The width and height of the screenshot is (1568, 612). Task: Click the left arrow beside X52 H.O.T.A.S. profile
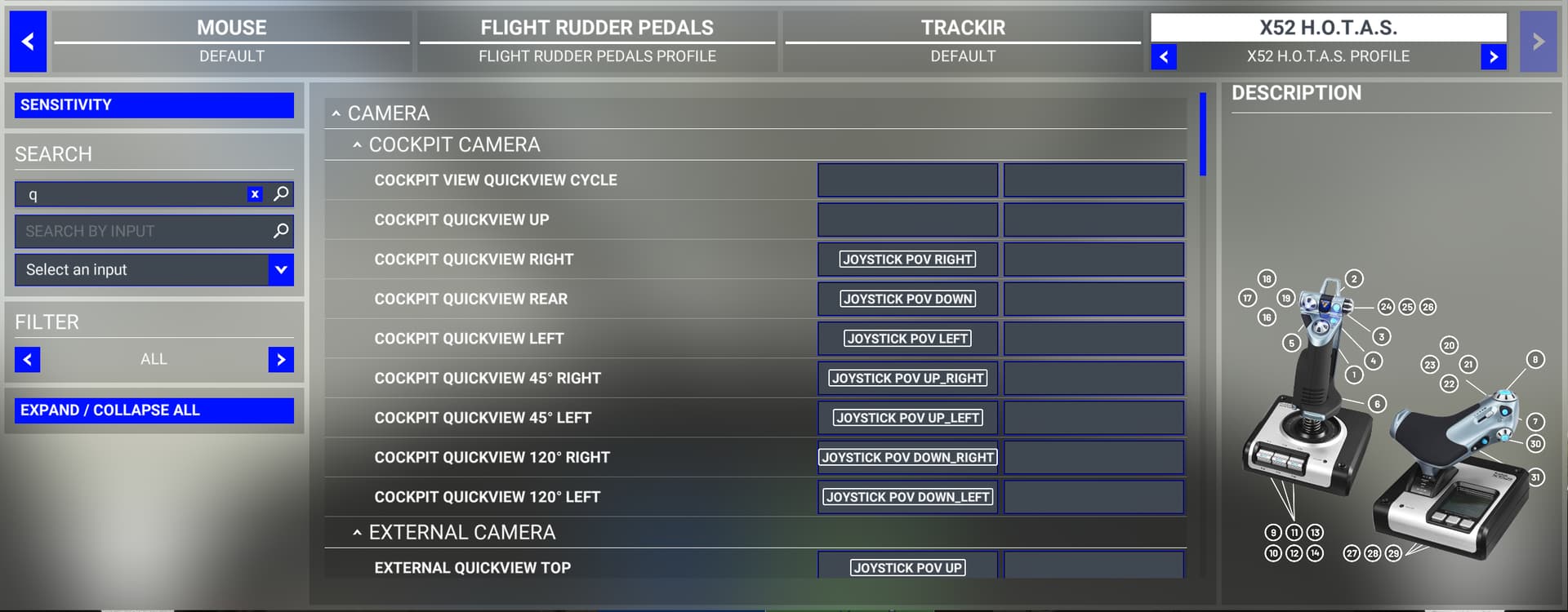click(1164, 57)
